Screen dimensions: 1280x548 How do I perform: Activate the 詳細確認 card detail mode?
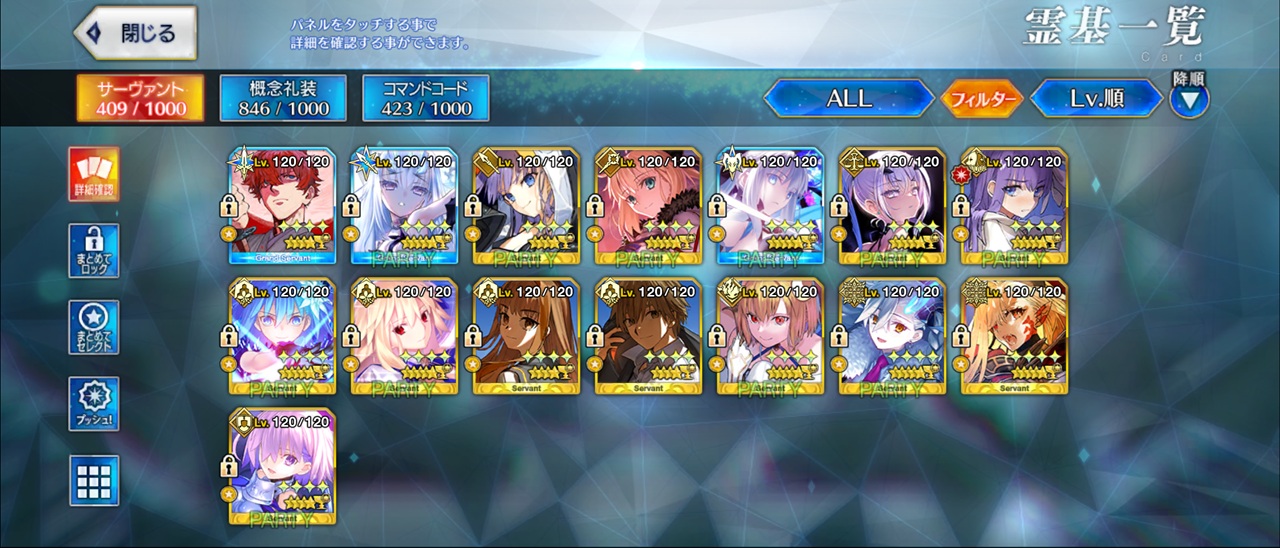pyautogui.click(x=94, y=174)
